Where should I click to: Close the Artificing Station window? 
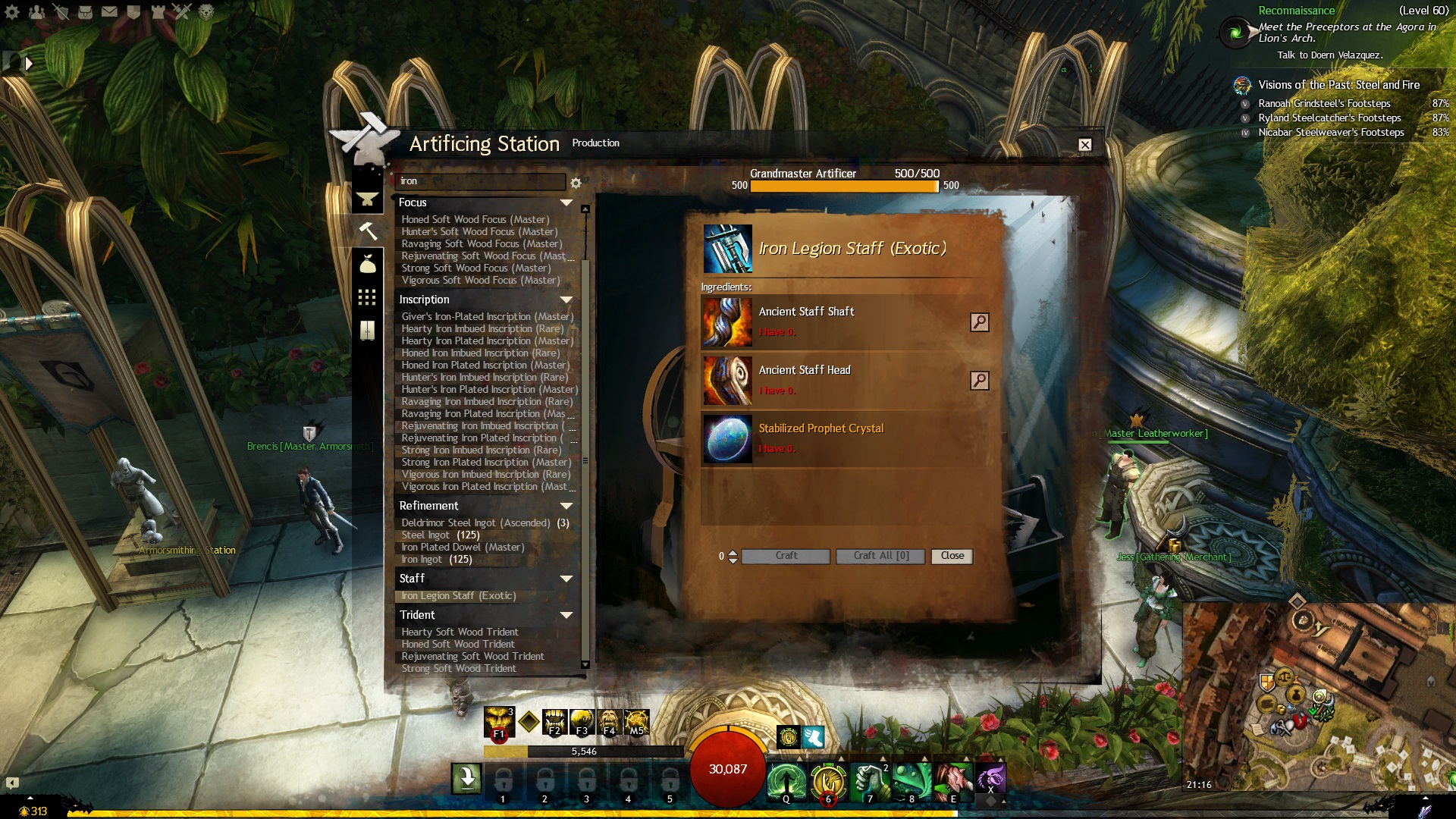point(1085,145)
